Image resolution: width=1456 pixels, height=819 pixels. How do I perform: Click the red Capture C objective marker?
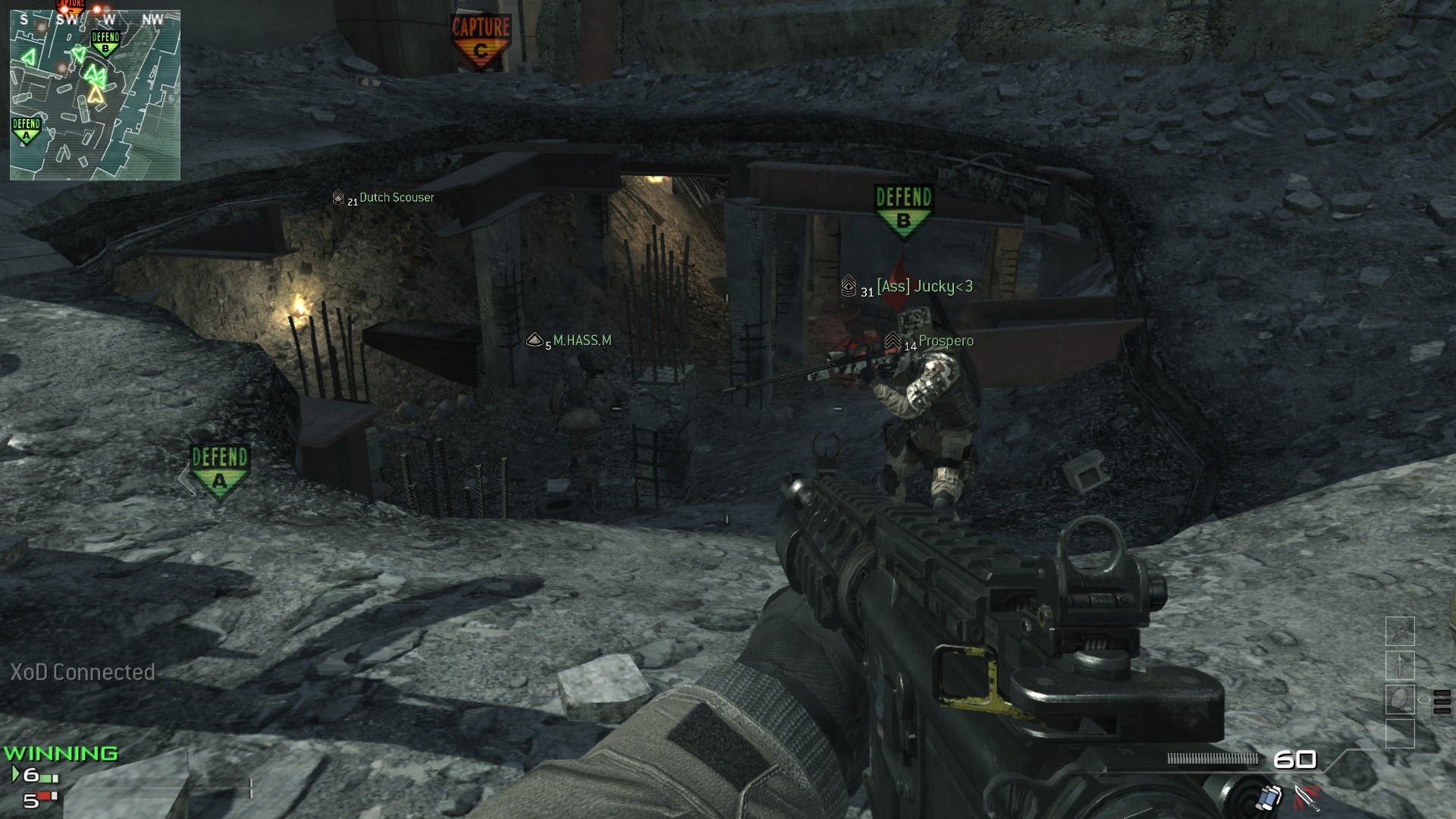(481, 41)
